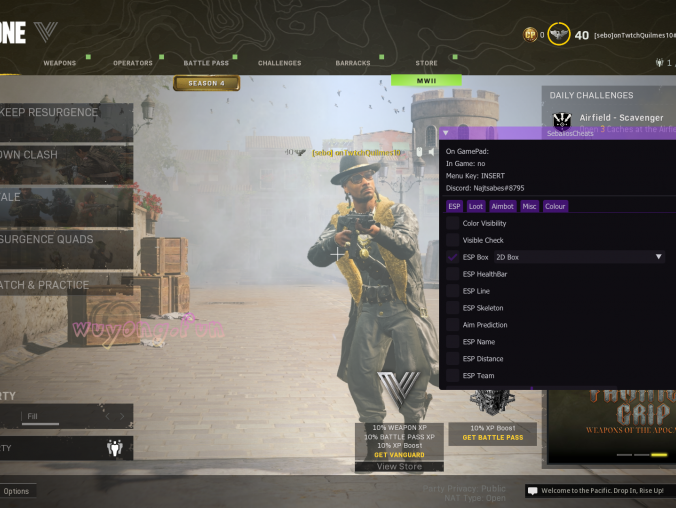Screen dimensions: 676x508
Task: Open the Weapons menu tab
Action: point(59,63)
